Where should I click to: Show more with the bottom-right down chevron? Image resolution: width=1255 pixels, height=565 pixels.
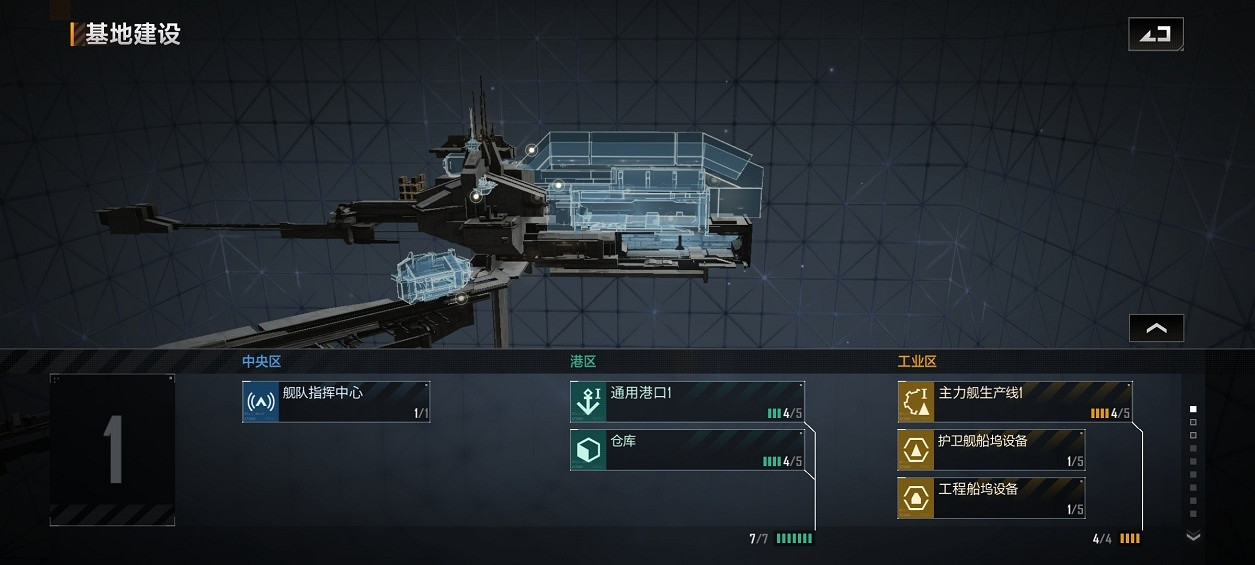tap(1192, 536)
